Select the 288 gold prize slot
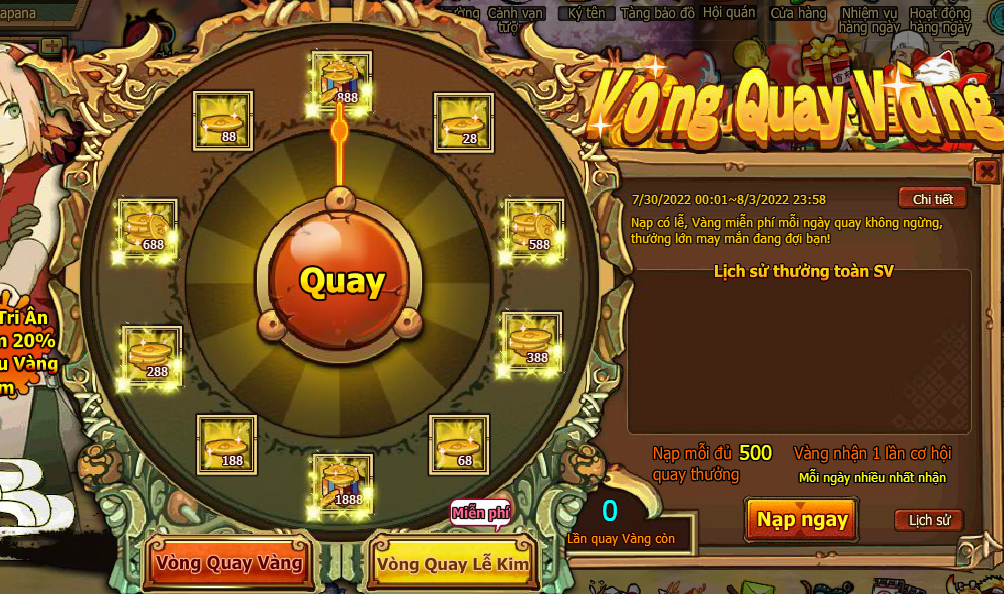Image resolution: width=1004 pixels, height=594 pixels. click(151, 356)
